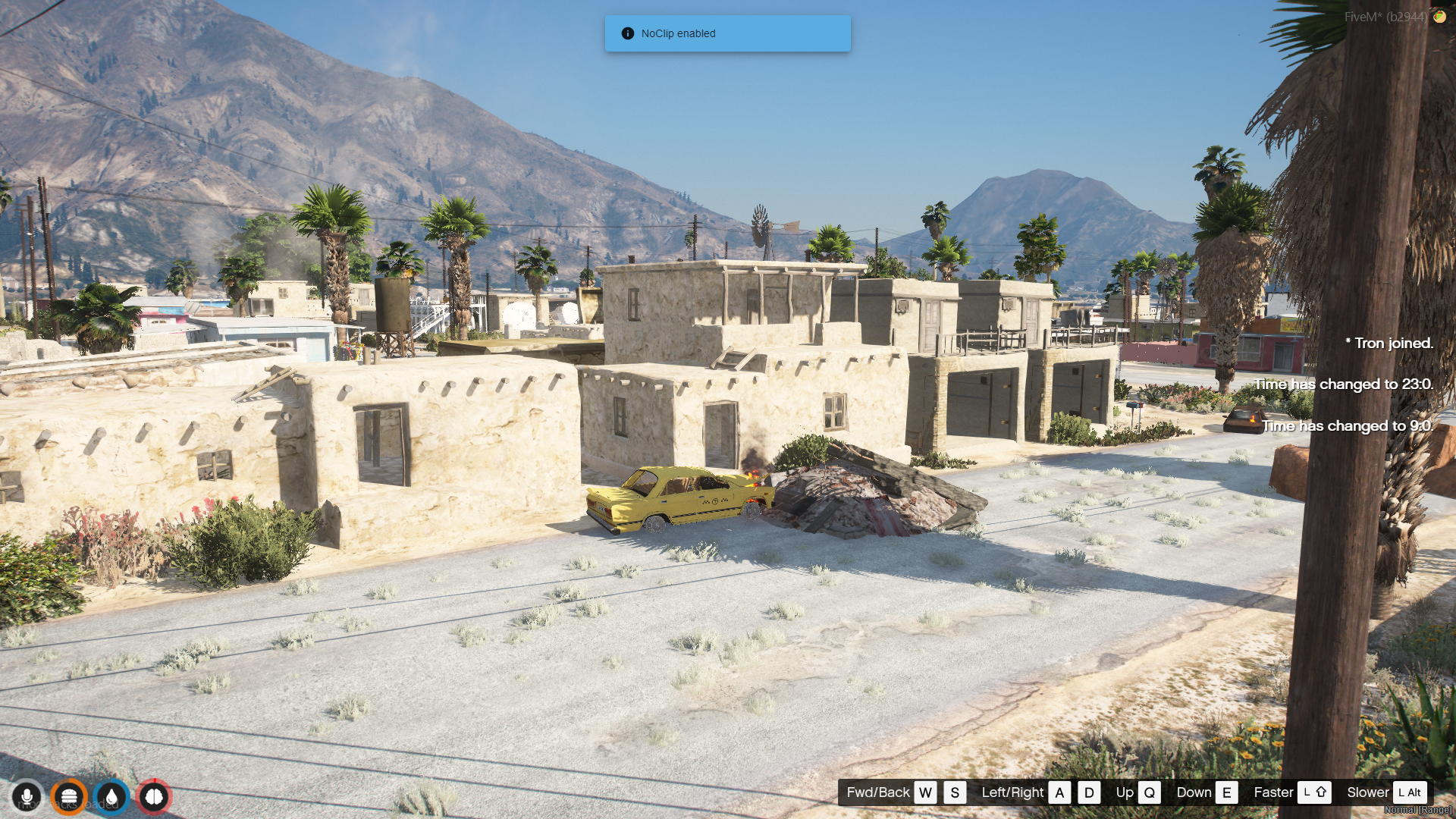The height and width of the screenshot is (819, 1456).
Task: Click the water drop thirst icon
Action: pos(111,797)
